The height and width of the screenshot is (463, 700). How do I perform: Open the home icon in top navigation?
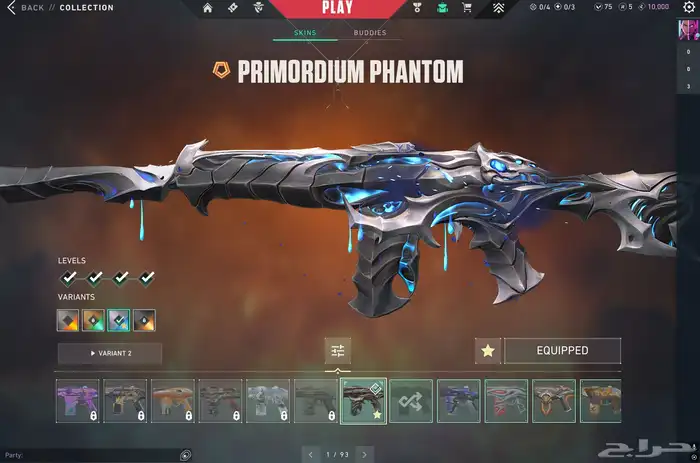point(208,8)
